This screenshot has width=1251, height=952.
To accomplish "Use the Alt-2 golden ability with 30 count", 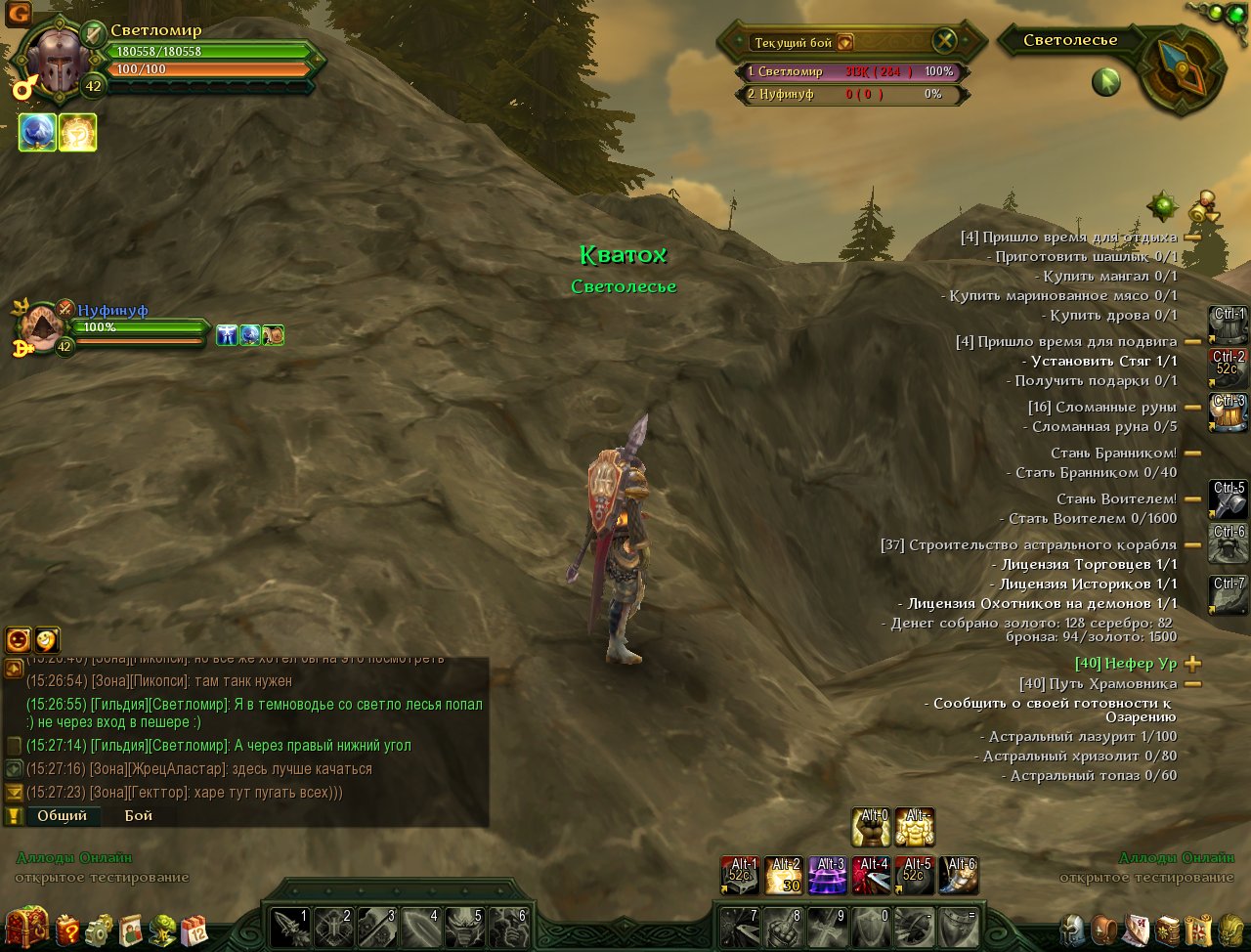I will tap(784, 876).
